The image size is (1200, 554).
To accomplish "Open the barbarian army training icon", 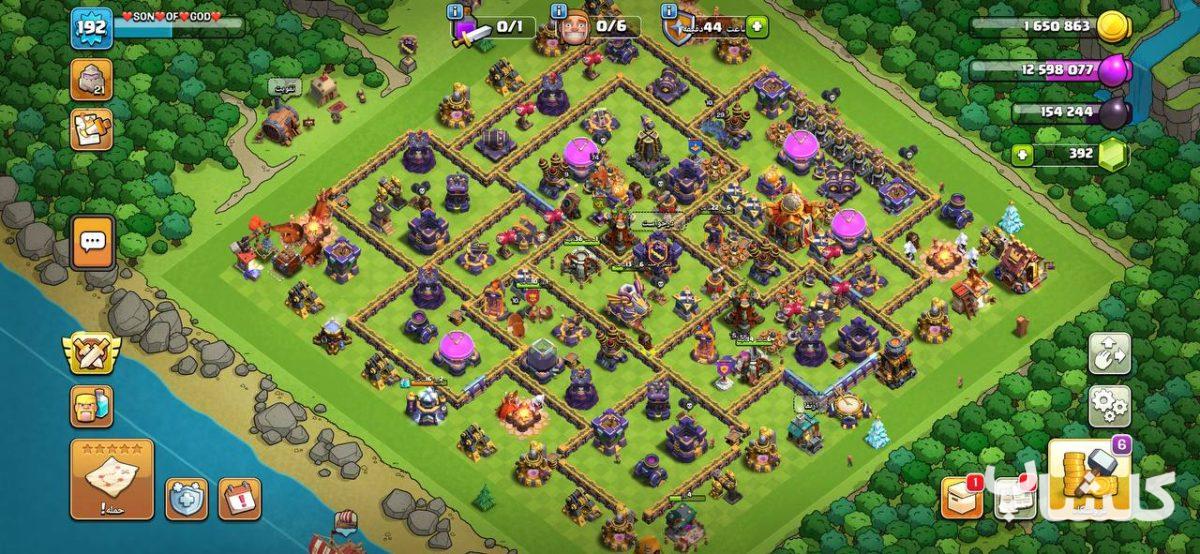I will click(91, 406).
